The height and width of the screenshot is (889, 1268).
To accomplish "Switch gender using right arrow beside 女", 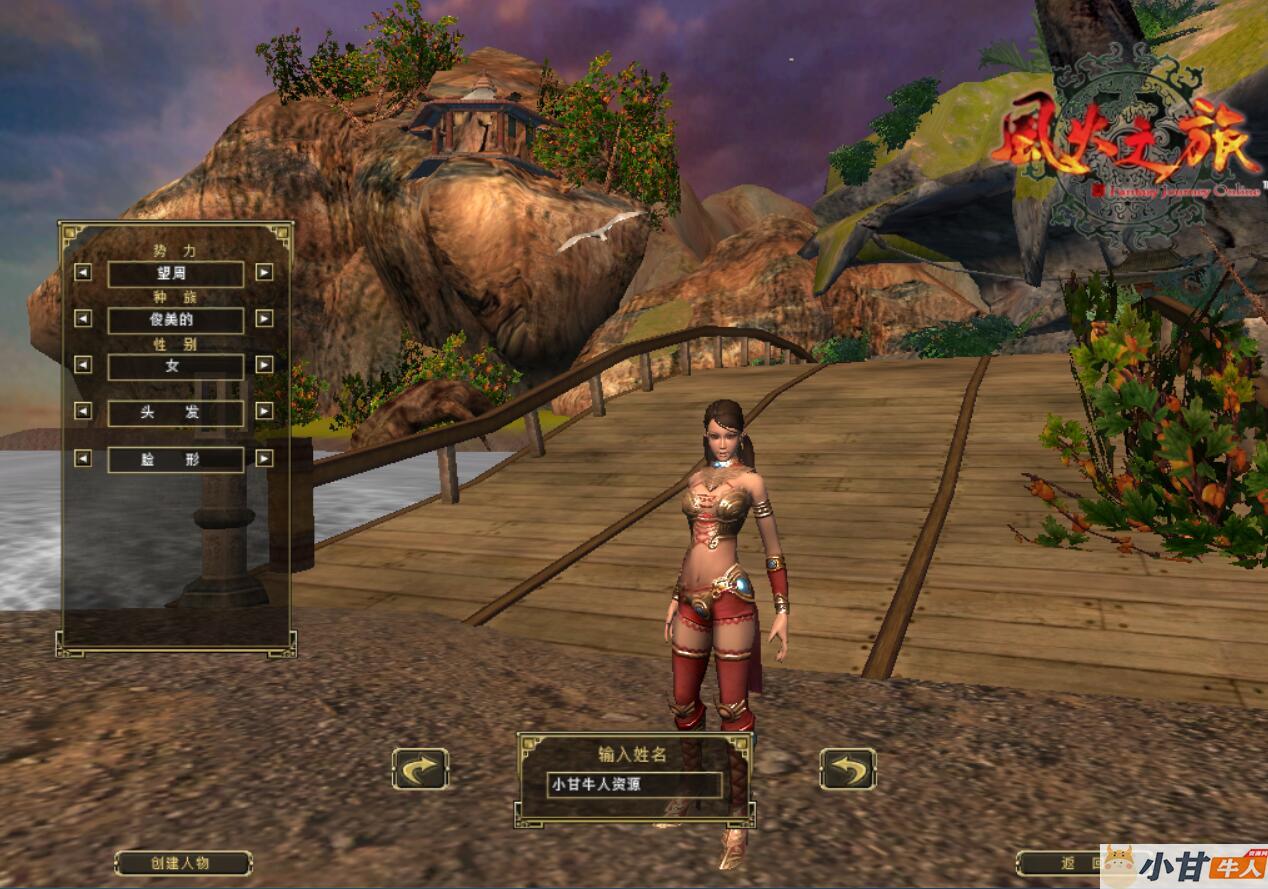I will pyautogui.click(x=264, y=365).
